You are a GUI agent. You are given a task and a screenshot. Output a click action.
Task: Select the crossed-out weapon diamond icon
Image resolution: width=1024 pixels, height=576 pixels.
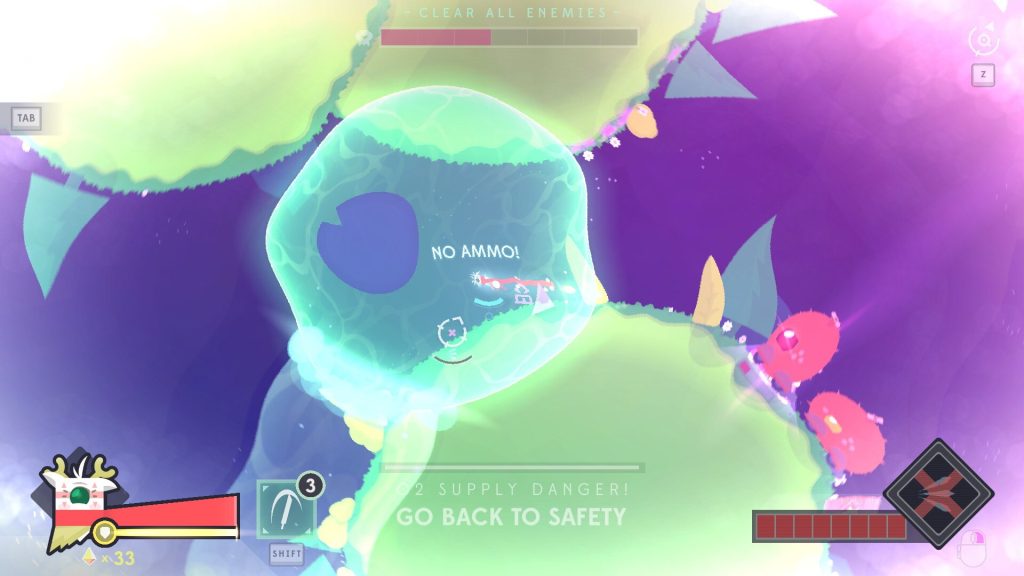click(x=938, y=493)
